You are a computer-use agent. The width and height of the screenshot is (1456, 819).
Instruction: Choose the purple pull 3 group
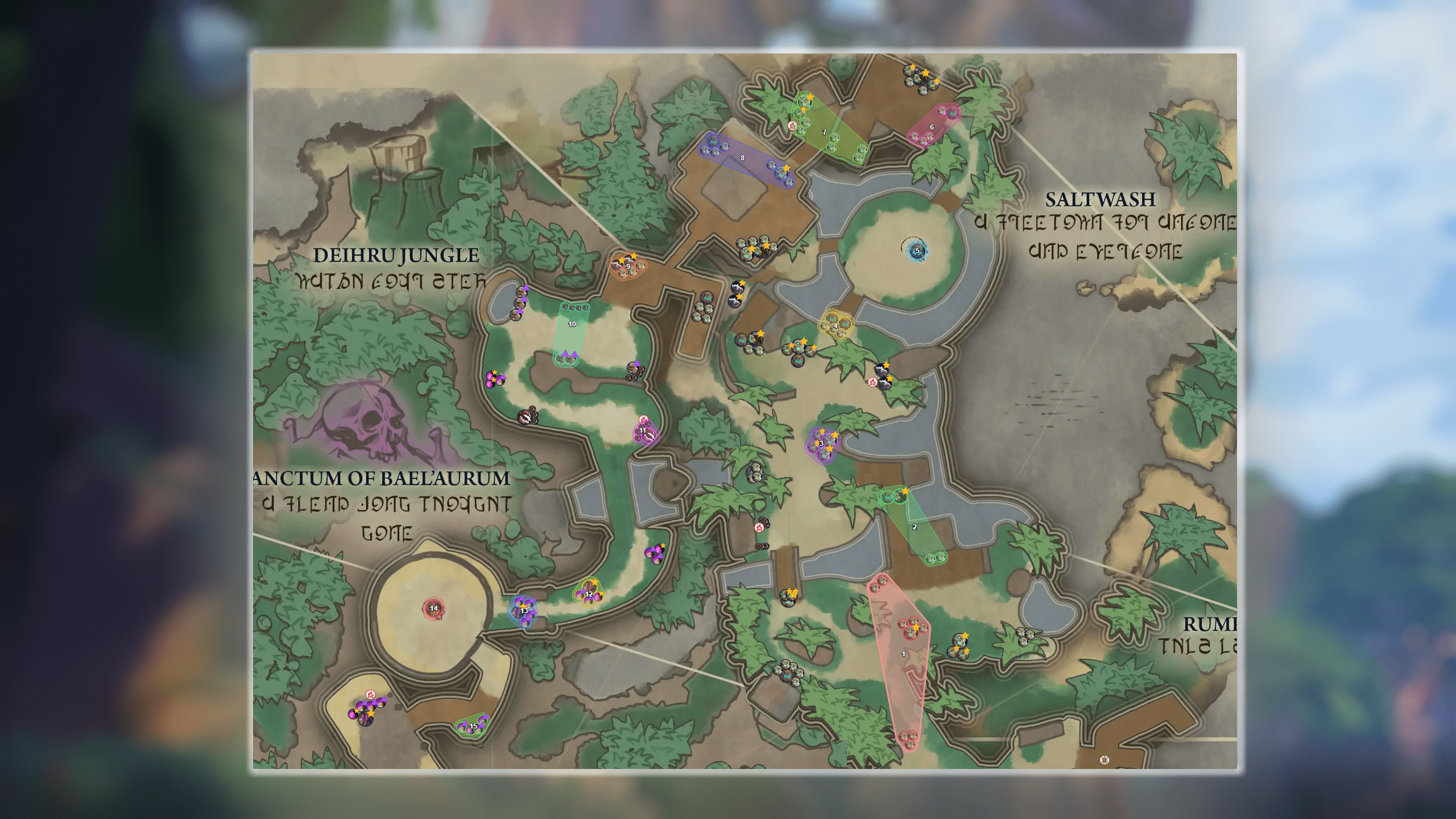click(821, 444)
